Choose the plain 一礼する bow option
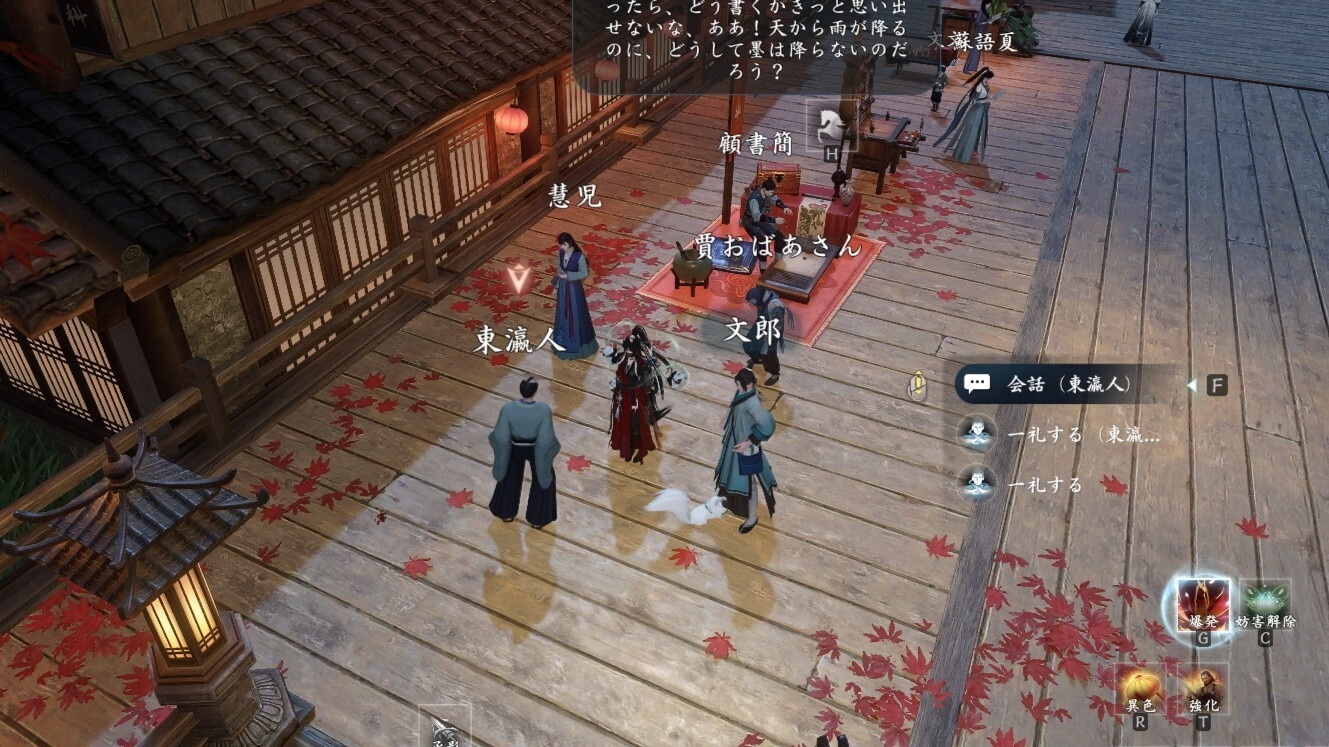Image resolution: width=1329 pixels, height=747 pixels. coord(1045,485)
